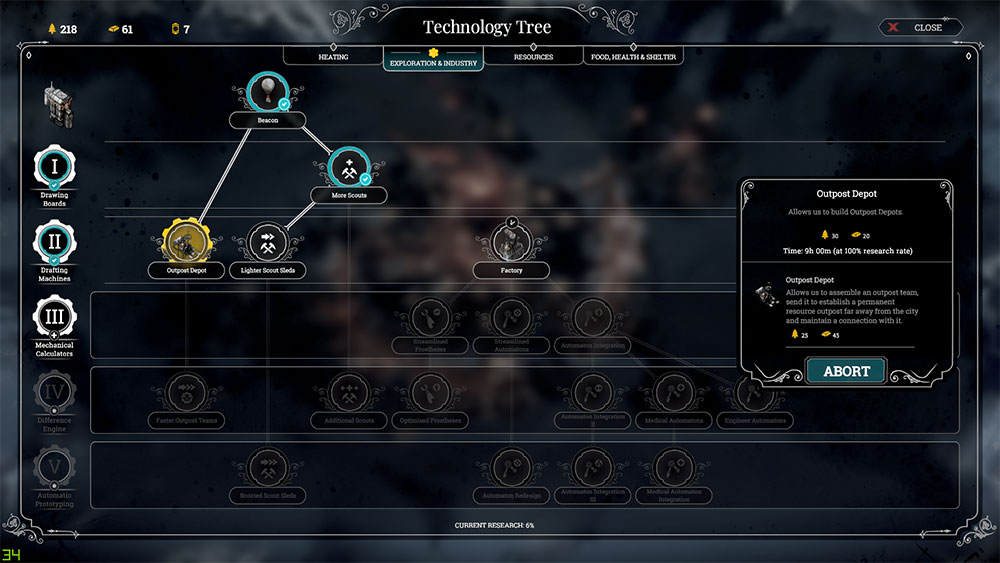
Task: Open the Food, Health & Shelter tab
Action: click(x=633, y=57)
